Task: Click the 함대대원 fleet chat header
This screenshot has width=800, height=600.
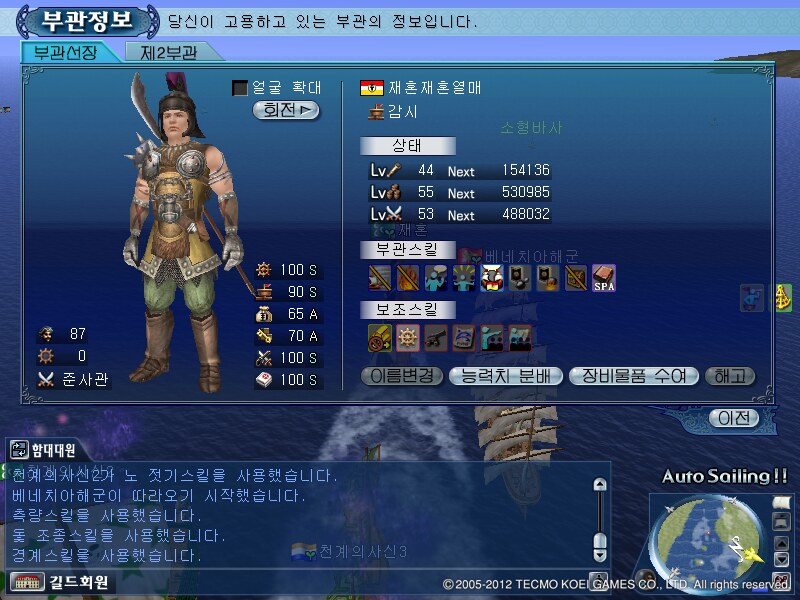Action: point(48,450)
